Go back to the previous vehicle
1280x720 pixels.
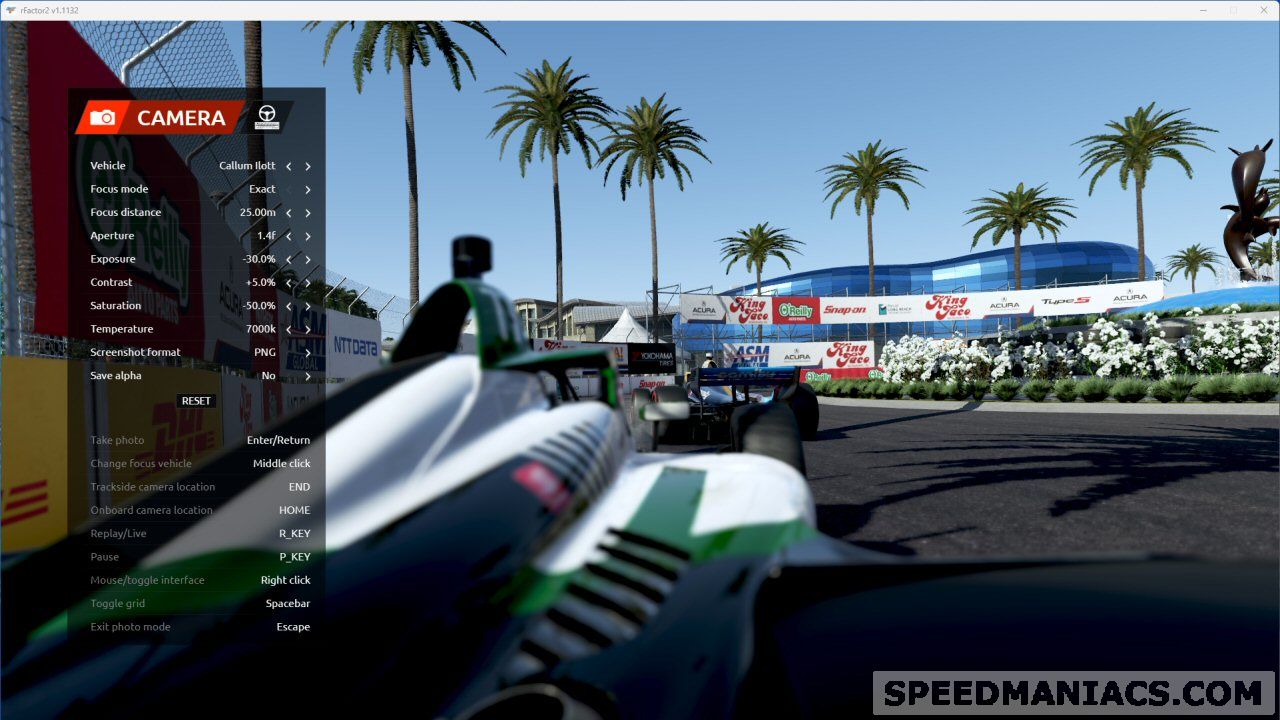coord(289,166)
